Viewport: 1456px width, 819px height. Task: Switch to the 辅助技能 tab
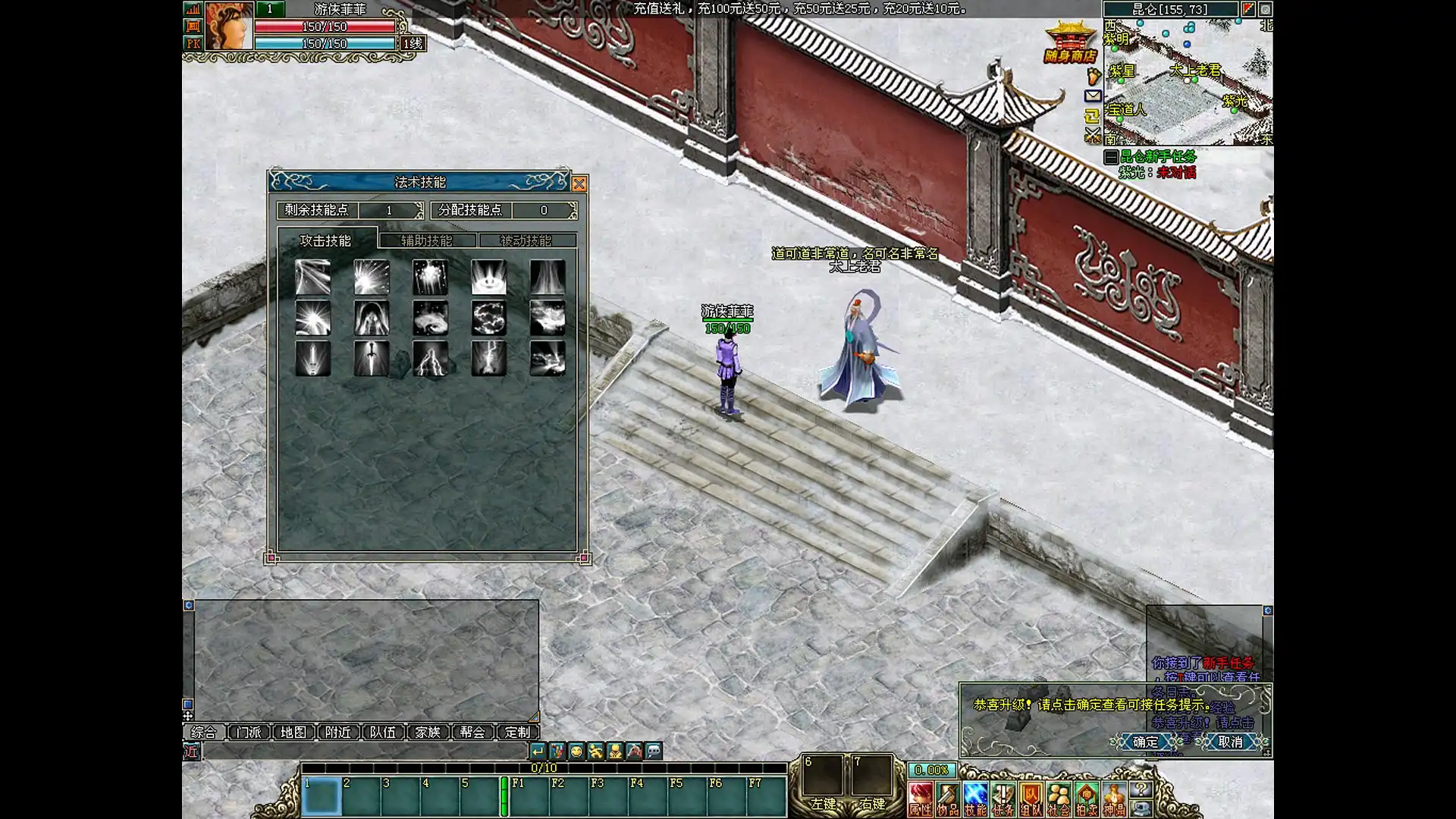pyautogui.click(x=427, y=240)
